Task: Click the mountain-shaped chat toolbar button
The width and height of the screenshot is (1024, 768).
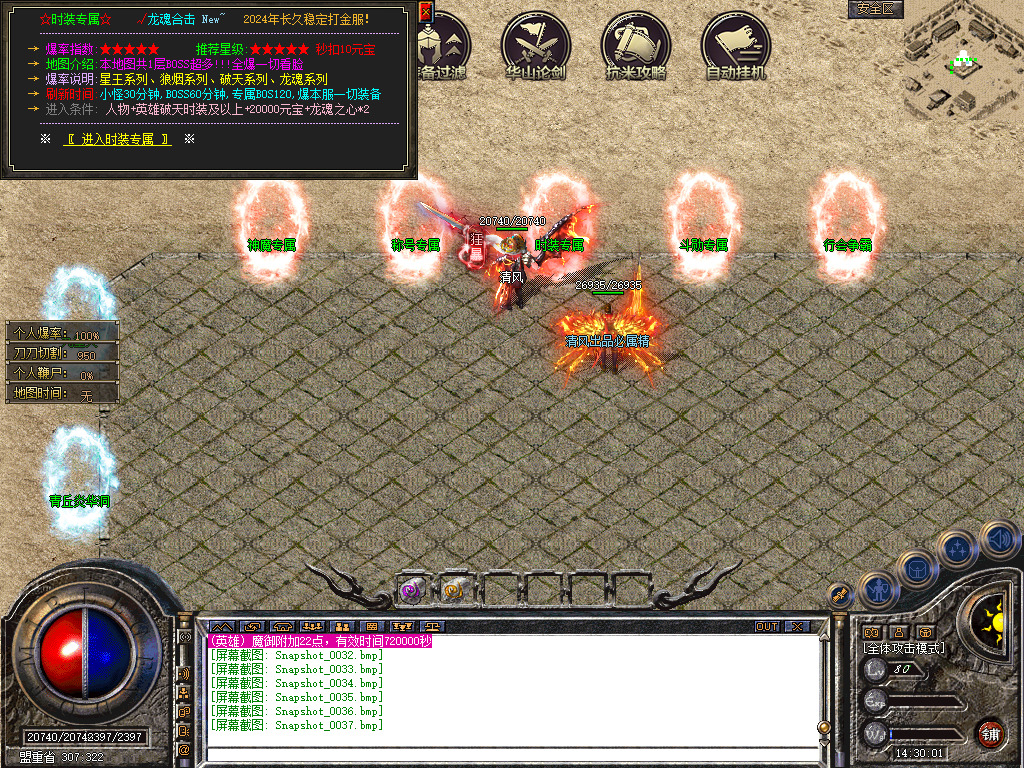Action: [x=220, y=627]
